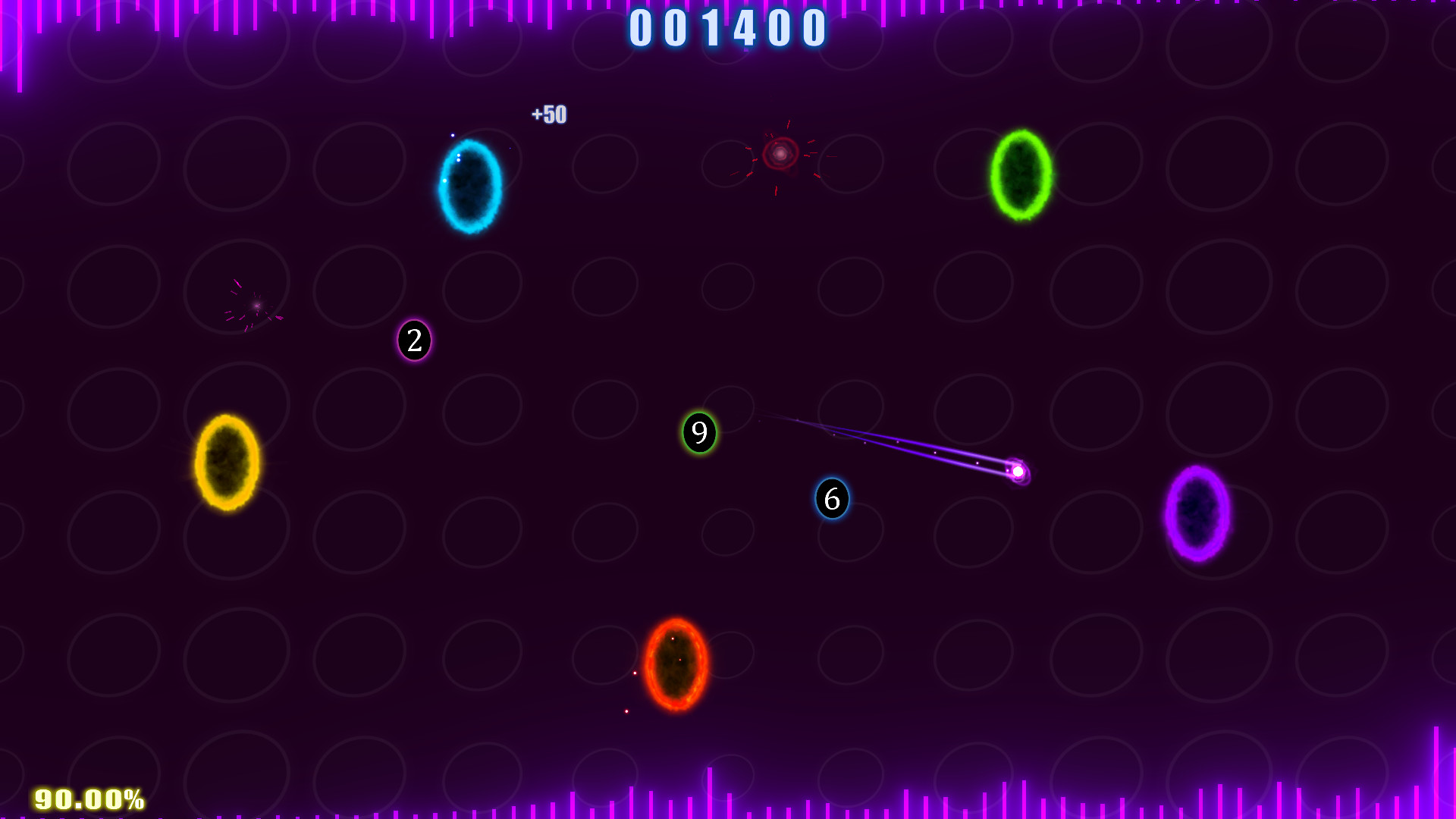
Task: Click the +50 bonus popup text
Action: (549, 115)
